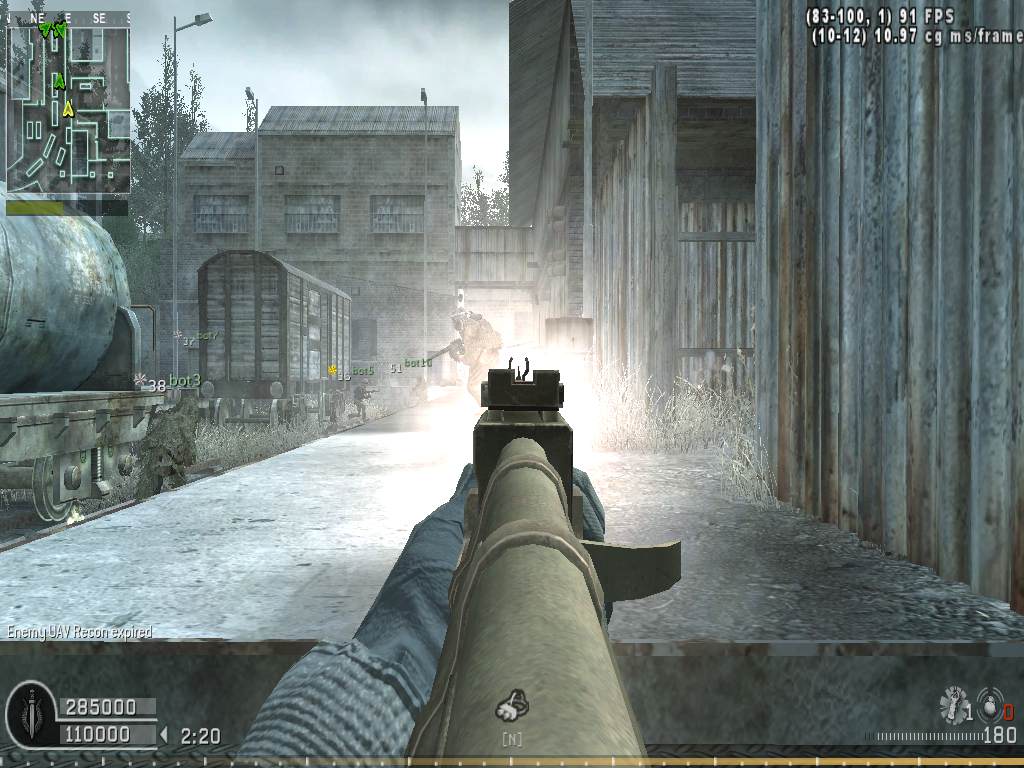Screen dimensions: 1024x768
Task: Activate the night vision goggles icon
Action: coord(511,708)
